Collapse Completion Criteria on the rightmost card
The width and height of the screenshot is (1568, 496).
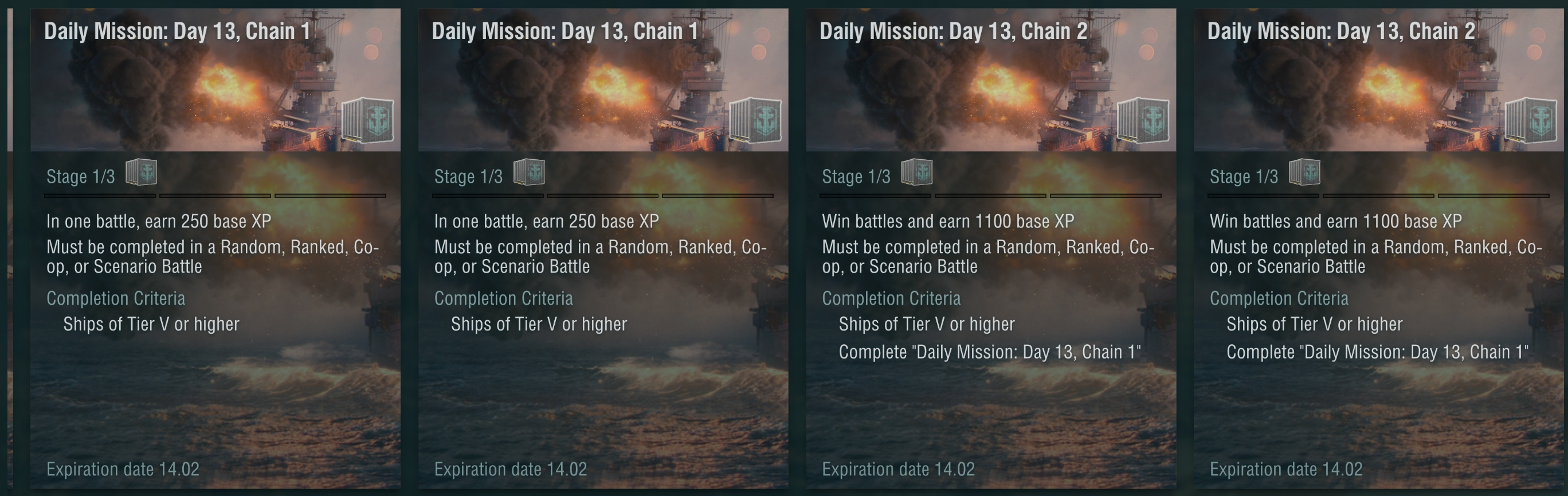(1280, 298)
